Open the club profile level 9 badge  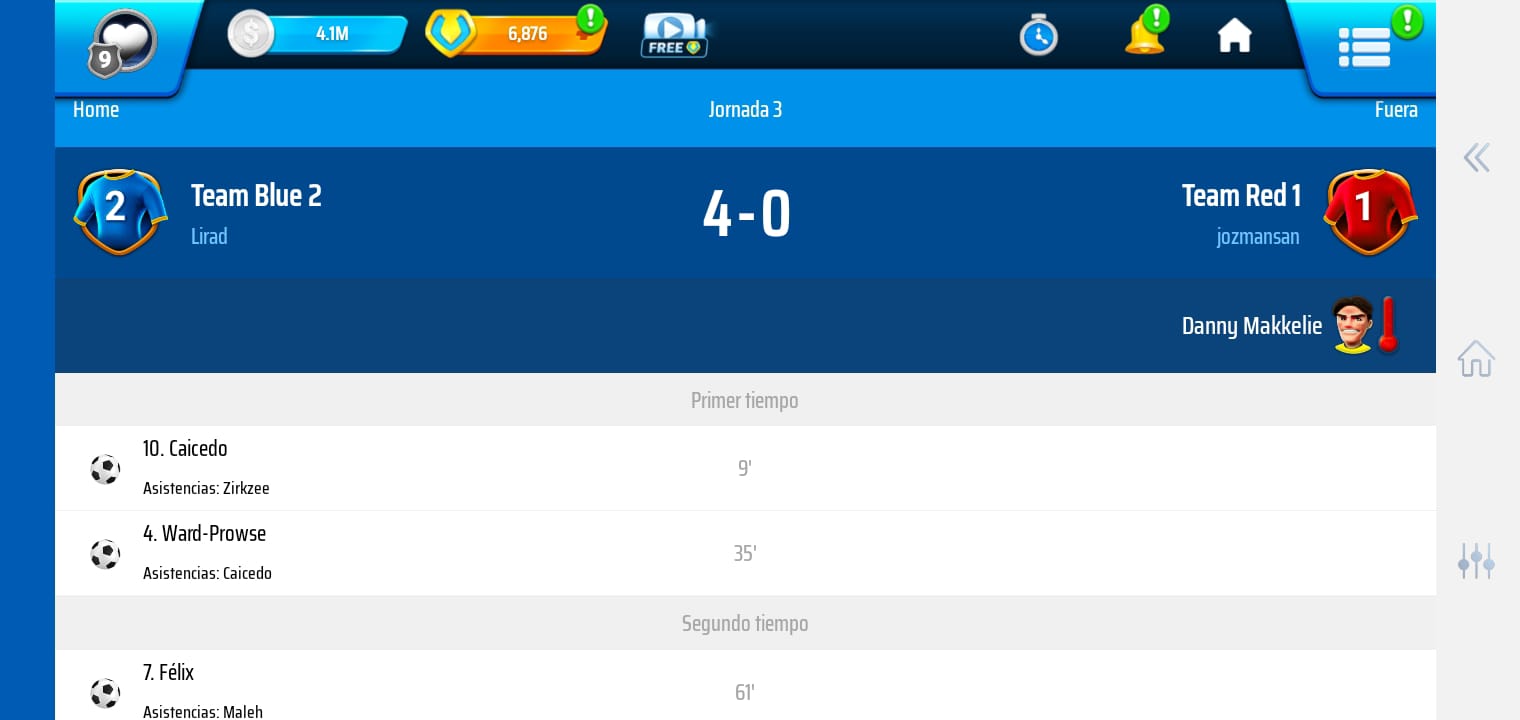pos(123,44)
